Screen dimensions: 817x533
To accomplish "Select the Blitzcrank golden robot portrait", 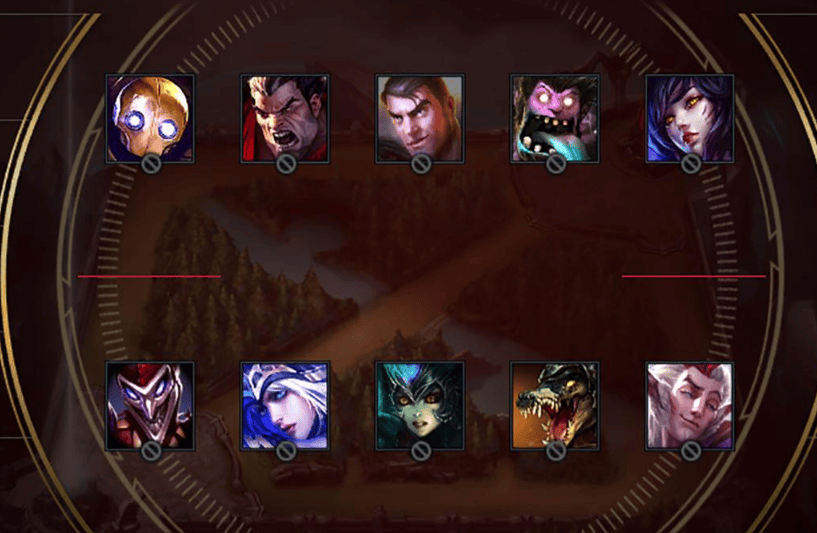I will [150, 118].
